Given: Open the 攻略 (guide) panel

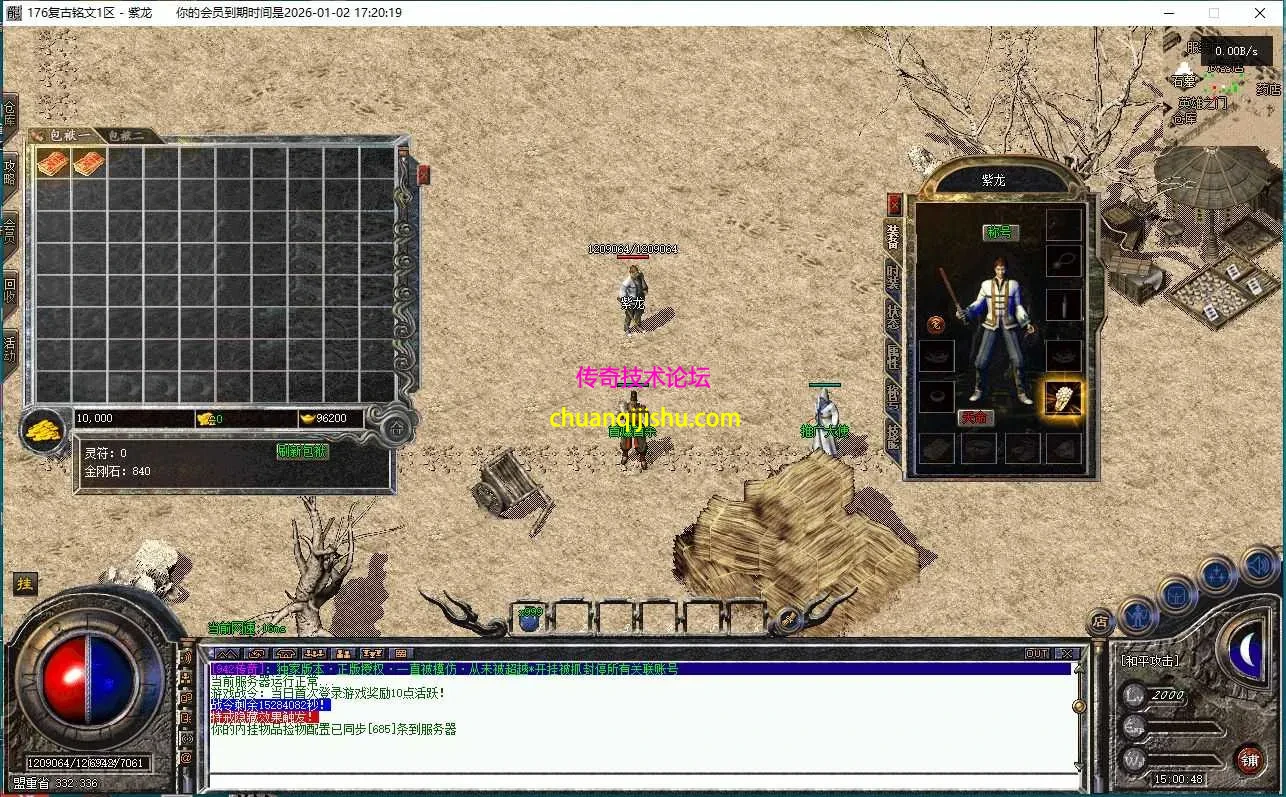Looking at the screenshot, I should [x=11, y=165].
